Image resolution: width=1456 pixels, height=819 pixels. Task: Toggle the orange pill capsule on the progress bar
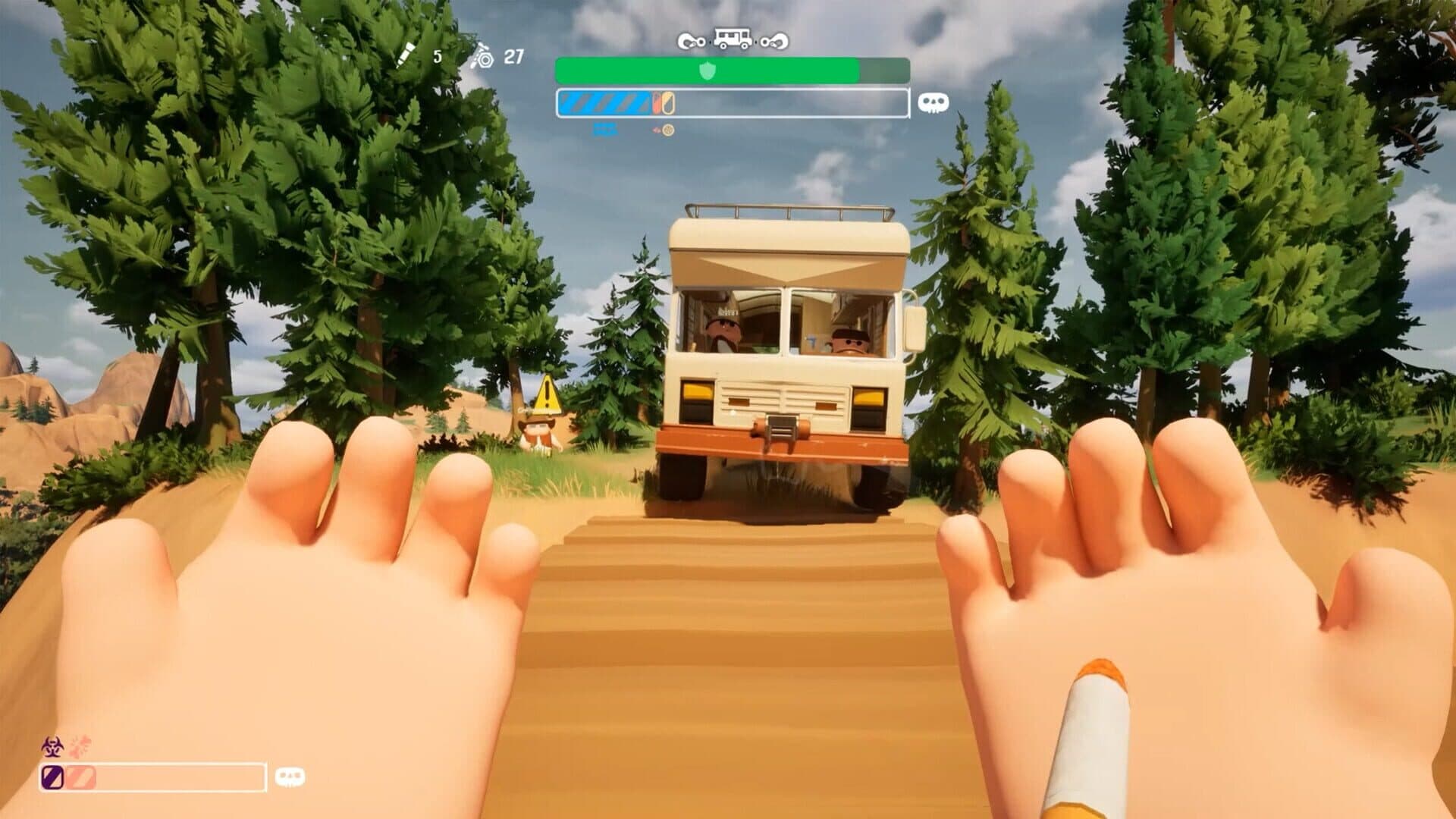667,104
